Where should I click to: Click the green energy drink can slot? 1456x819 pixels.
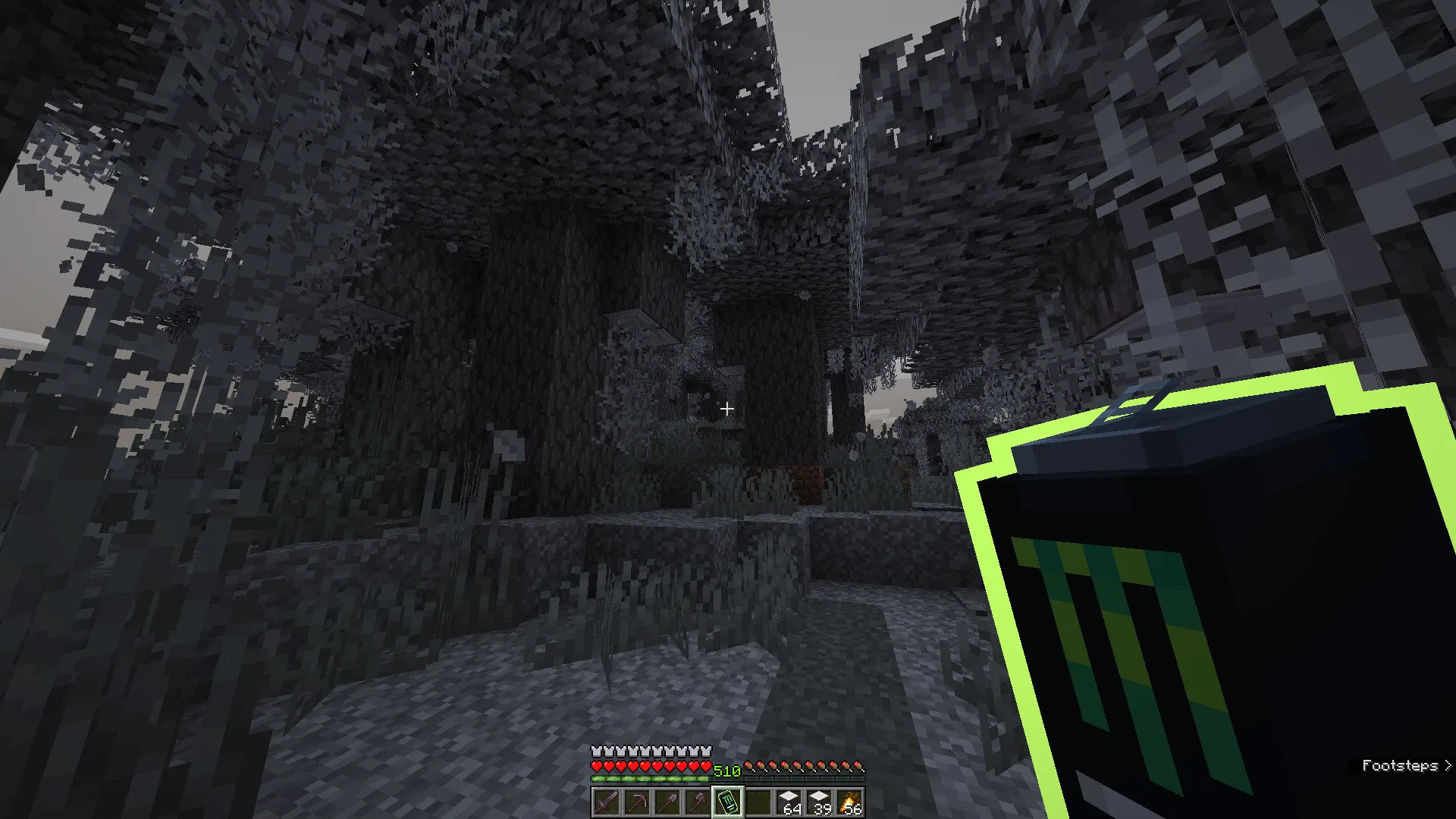727,802
